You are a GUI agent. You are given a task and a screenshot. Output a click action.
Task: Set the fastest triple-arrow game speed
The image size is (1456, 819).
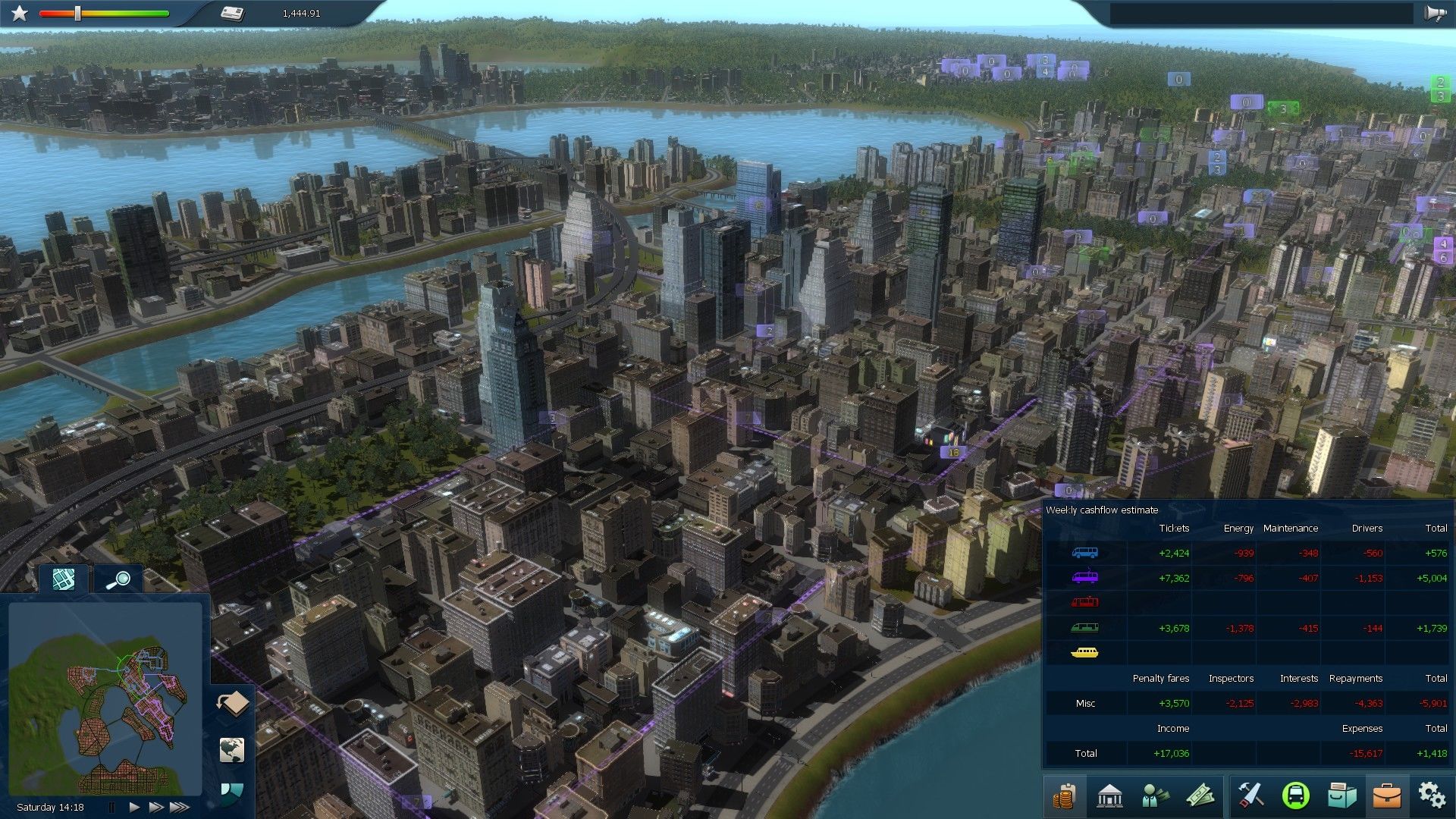point(180,807)
